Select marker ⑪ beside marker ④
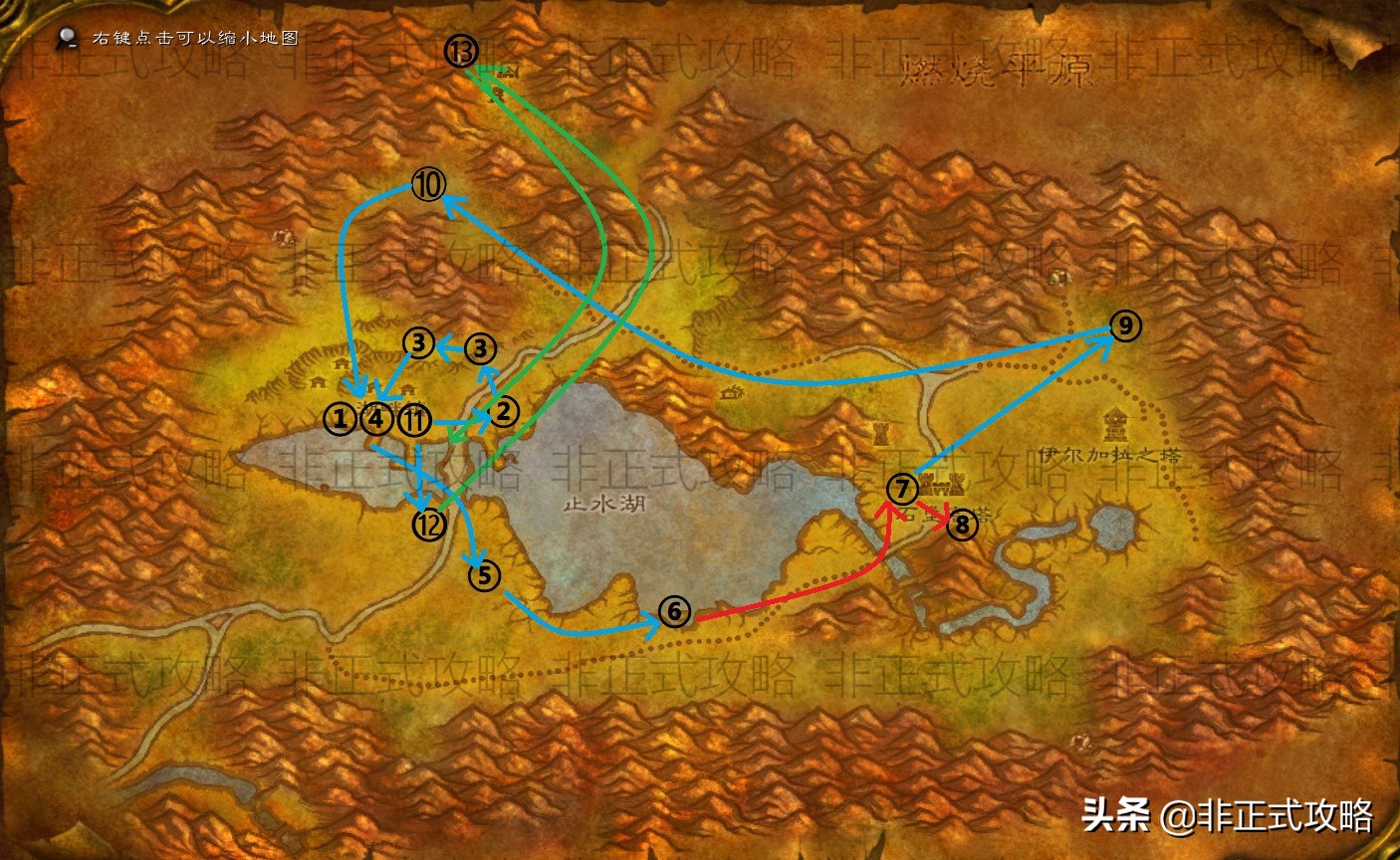The height and width of the screenshot is (860, 1400). 414,419
